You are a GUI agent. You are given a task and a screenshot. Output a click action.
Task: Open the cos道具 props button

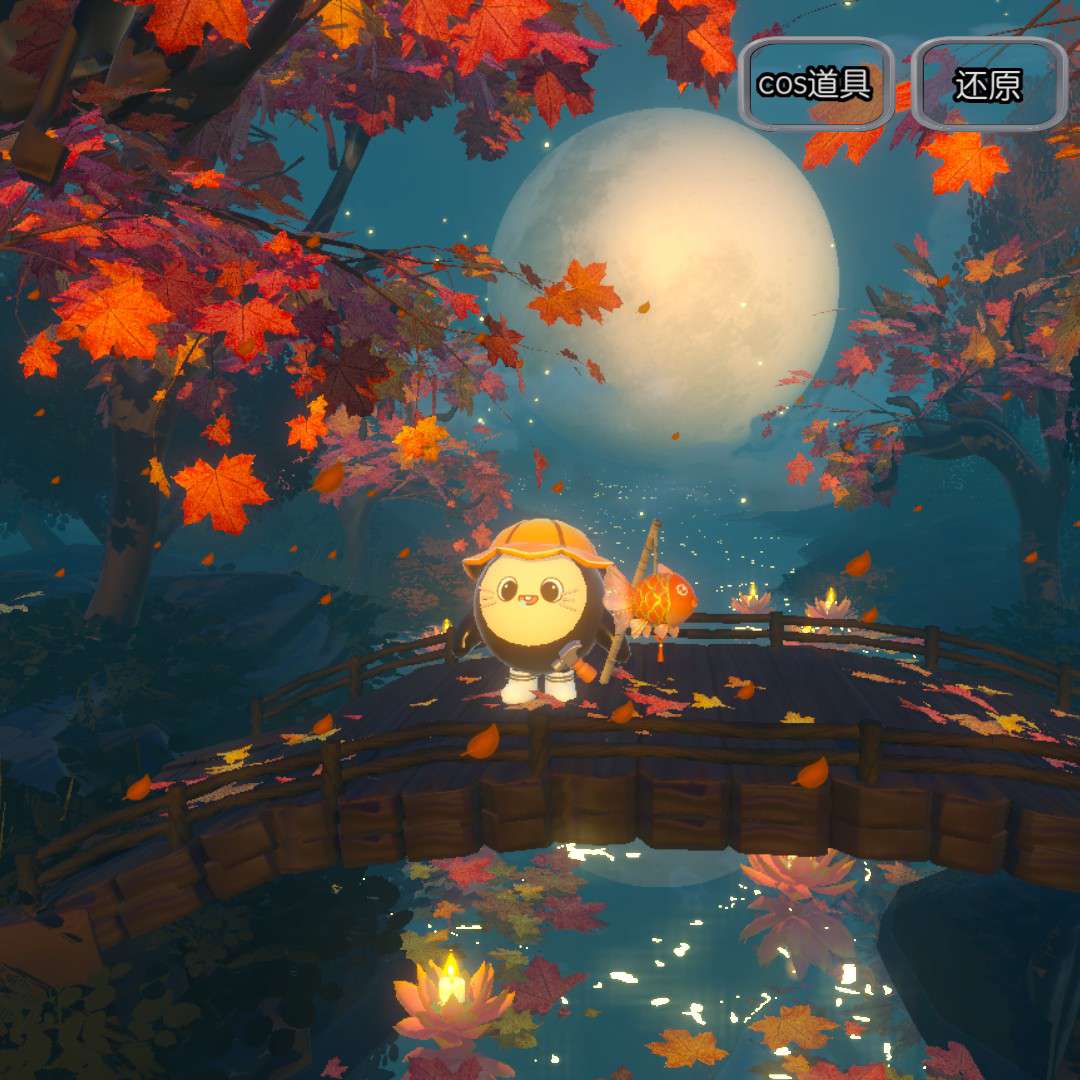click(816, 85)
